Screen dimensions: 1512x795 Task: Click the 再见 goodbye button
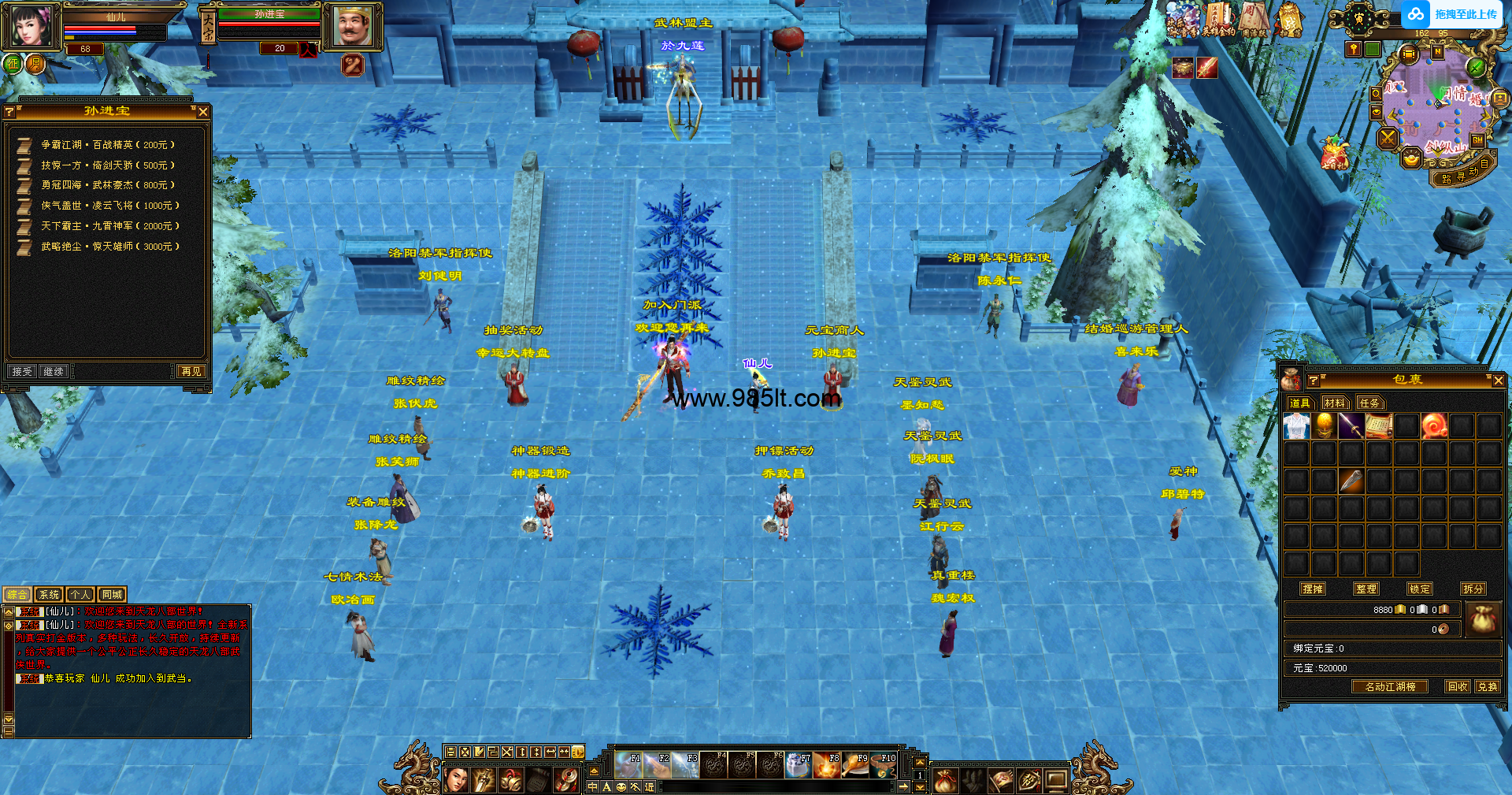click(191, 371)
